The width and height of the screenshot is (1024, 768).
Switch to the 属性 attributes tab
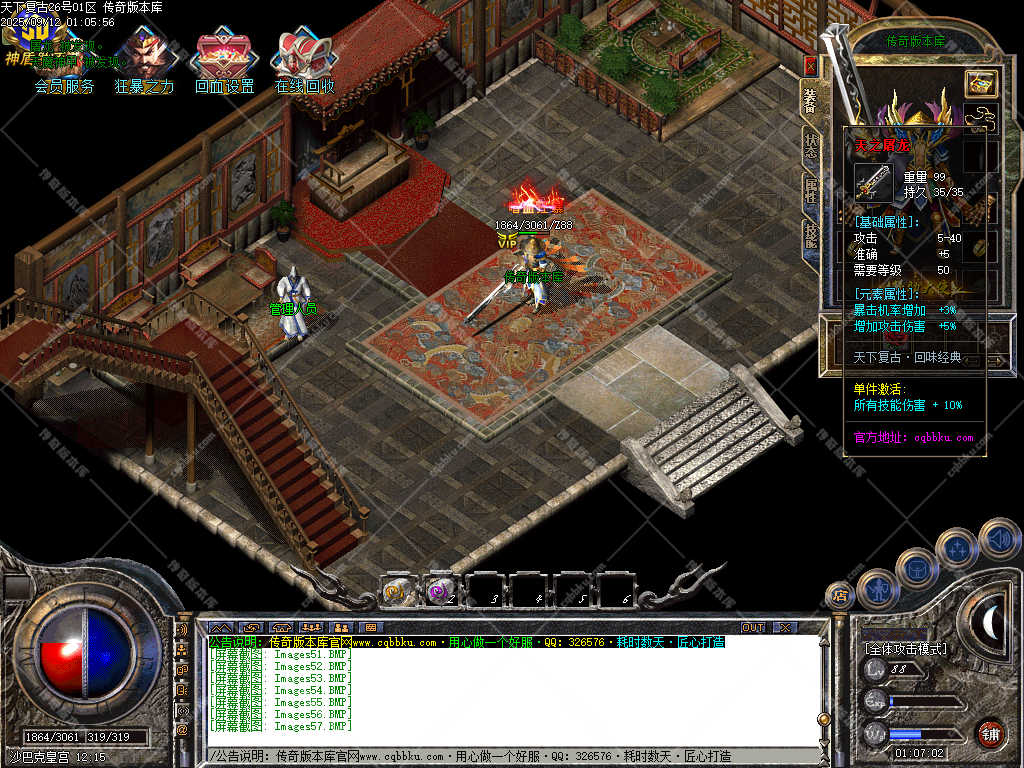[x=810, y=188]
